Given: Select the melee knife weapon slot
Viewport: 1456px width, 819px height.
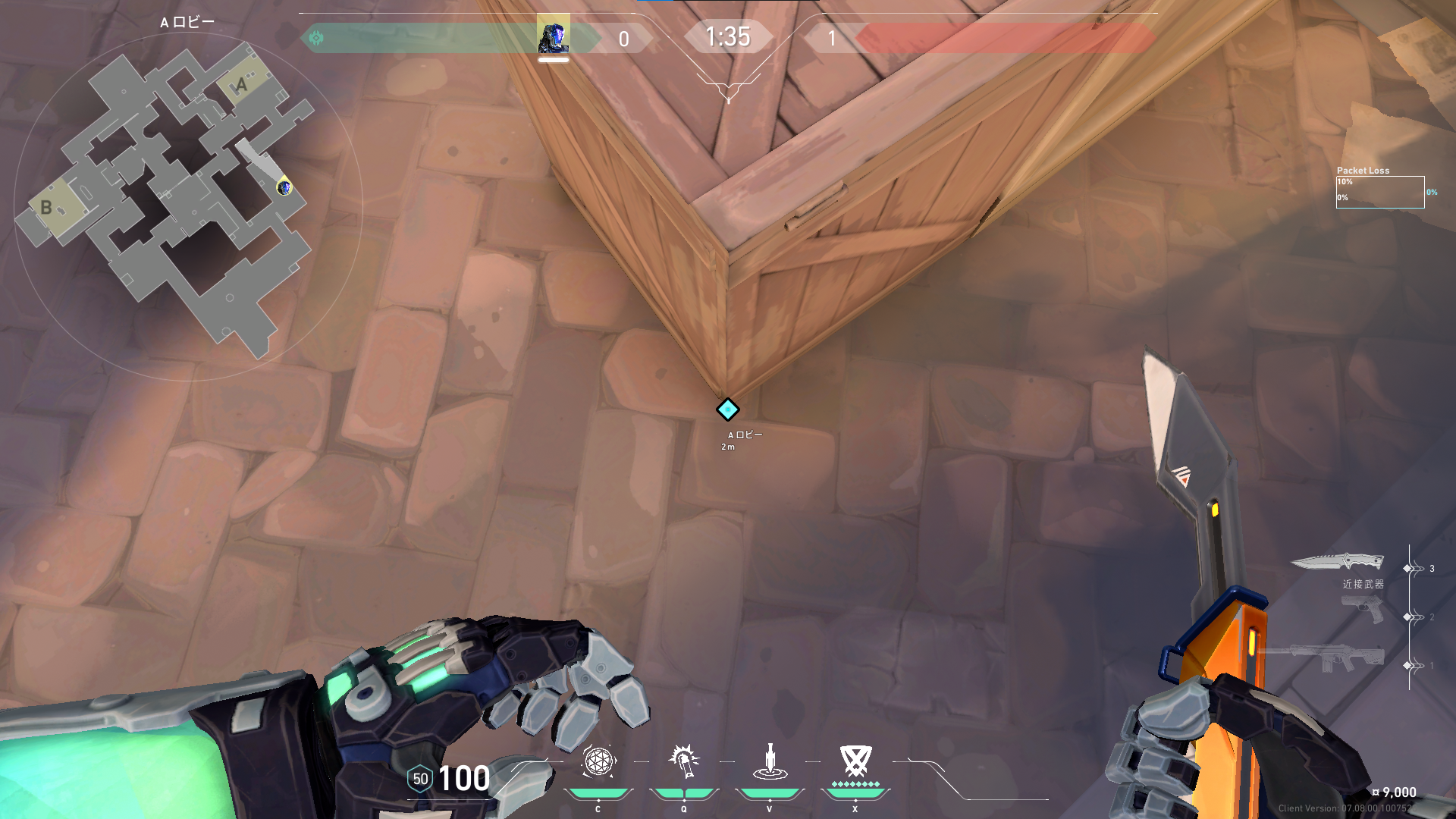Looking at the screenshot, I should pyautogui.click(x=1337, y=562).
